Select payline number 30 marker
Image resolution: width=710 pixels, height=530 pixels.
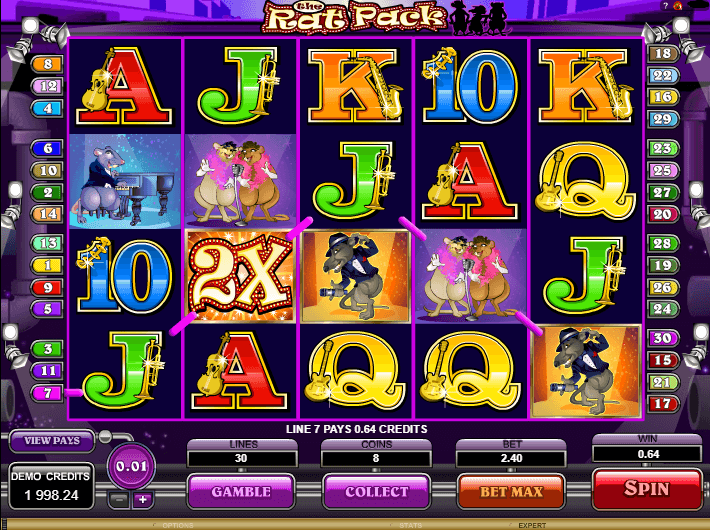pyautogui.click(x=661, y=338)
